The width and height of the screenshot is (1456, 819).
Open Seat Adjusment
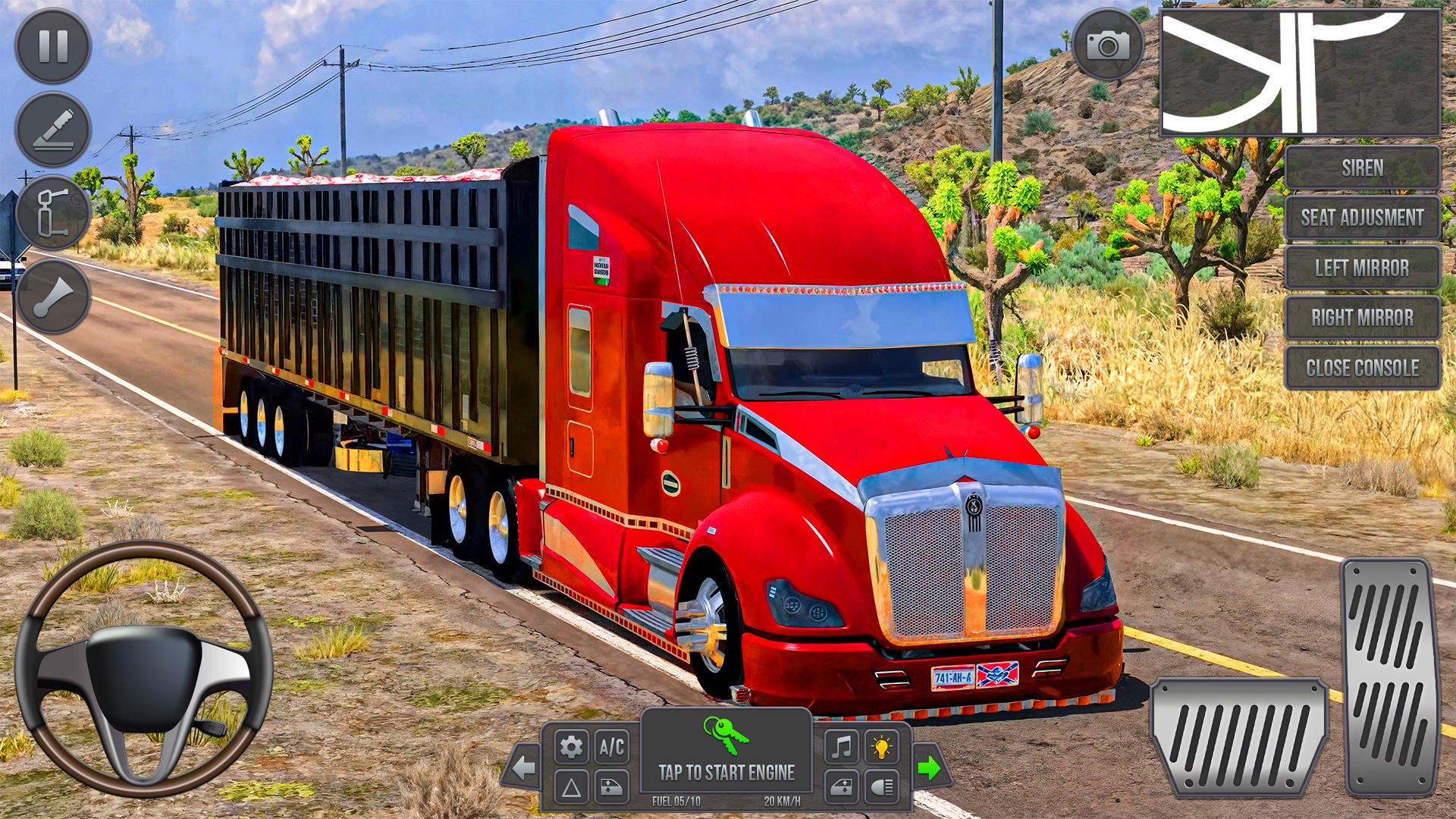point(1362,218)
